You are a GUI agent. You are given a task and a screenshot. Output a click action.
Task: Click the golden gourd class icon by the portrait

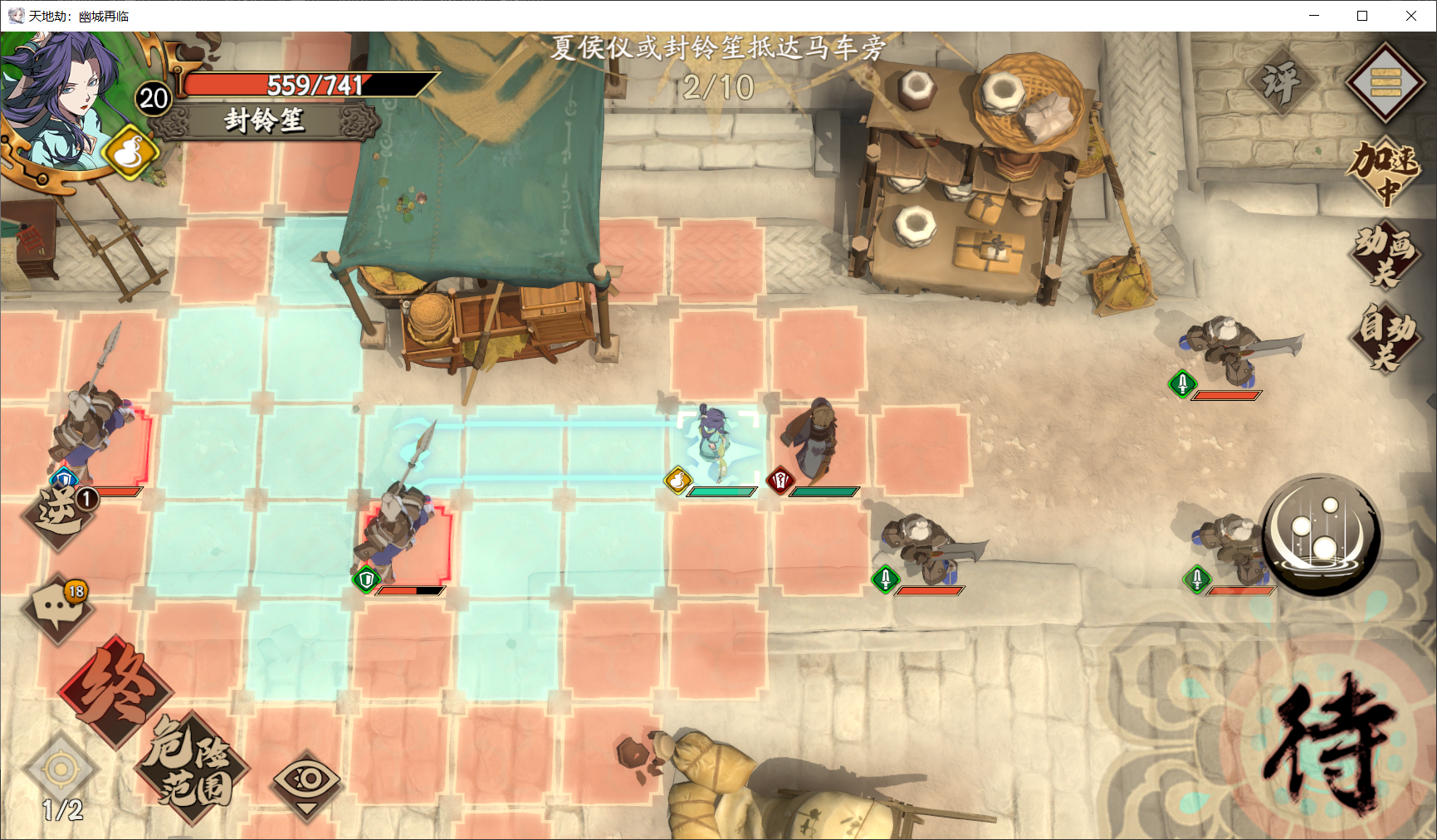pyautogui.click(x=130, y=154)
